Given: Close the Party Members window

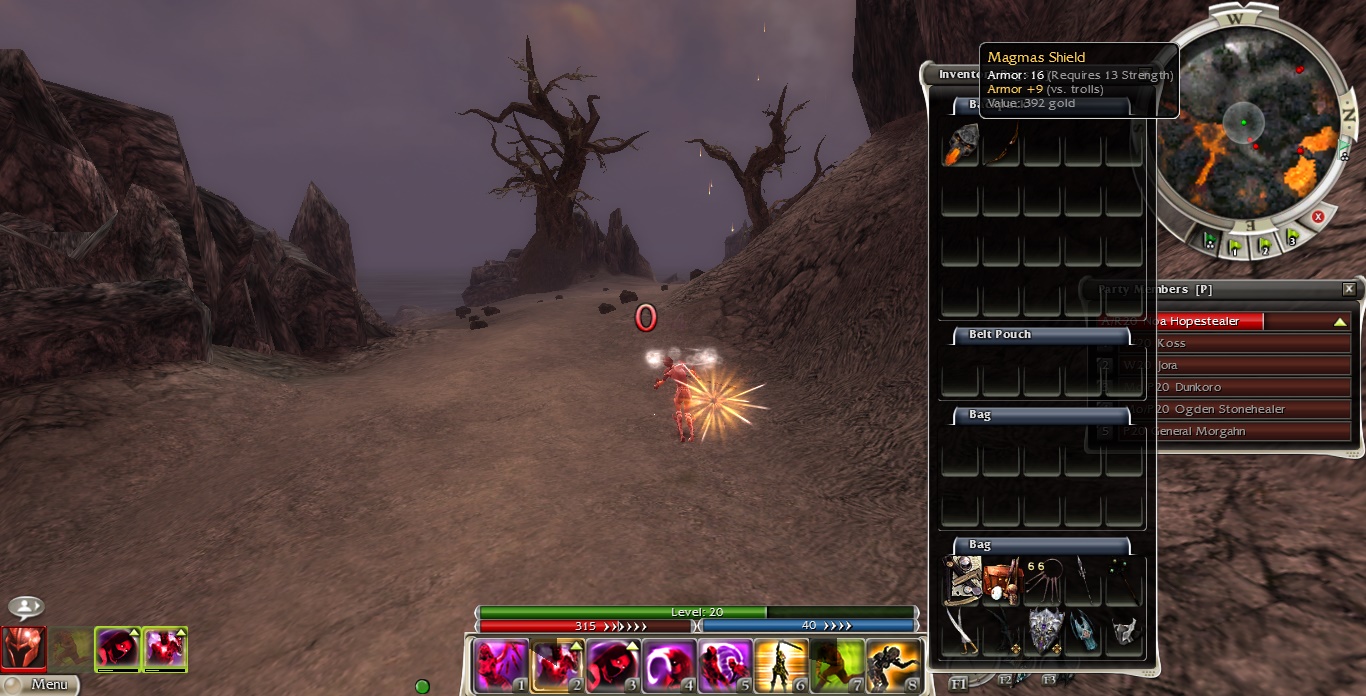Looking at the screenshot, I should [x=1349, y=289].
